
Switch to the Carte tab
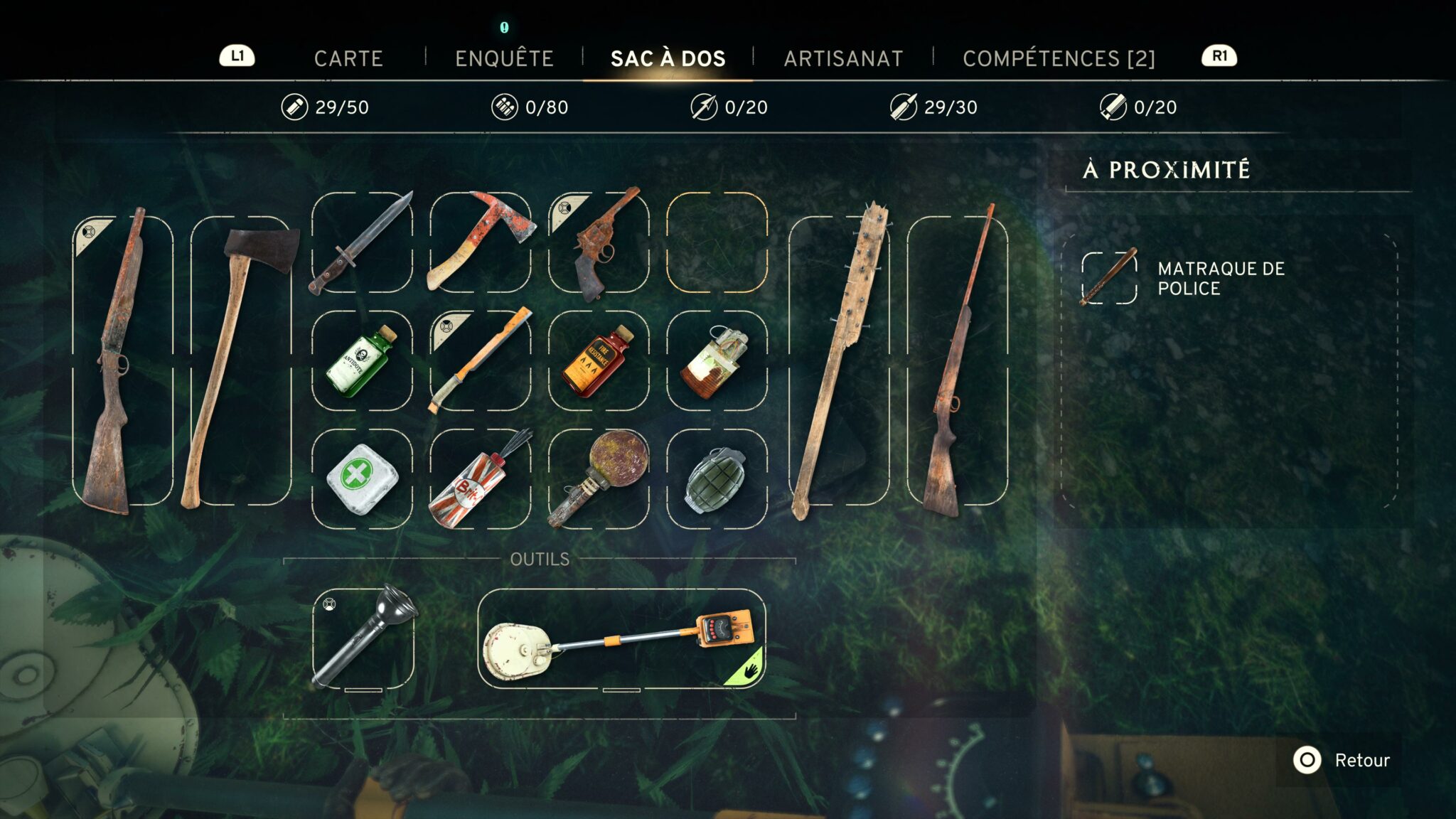pos(348,58)
